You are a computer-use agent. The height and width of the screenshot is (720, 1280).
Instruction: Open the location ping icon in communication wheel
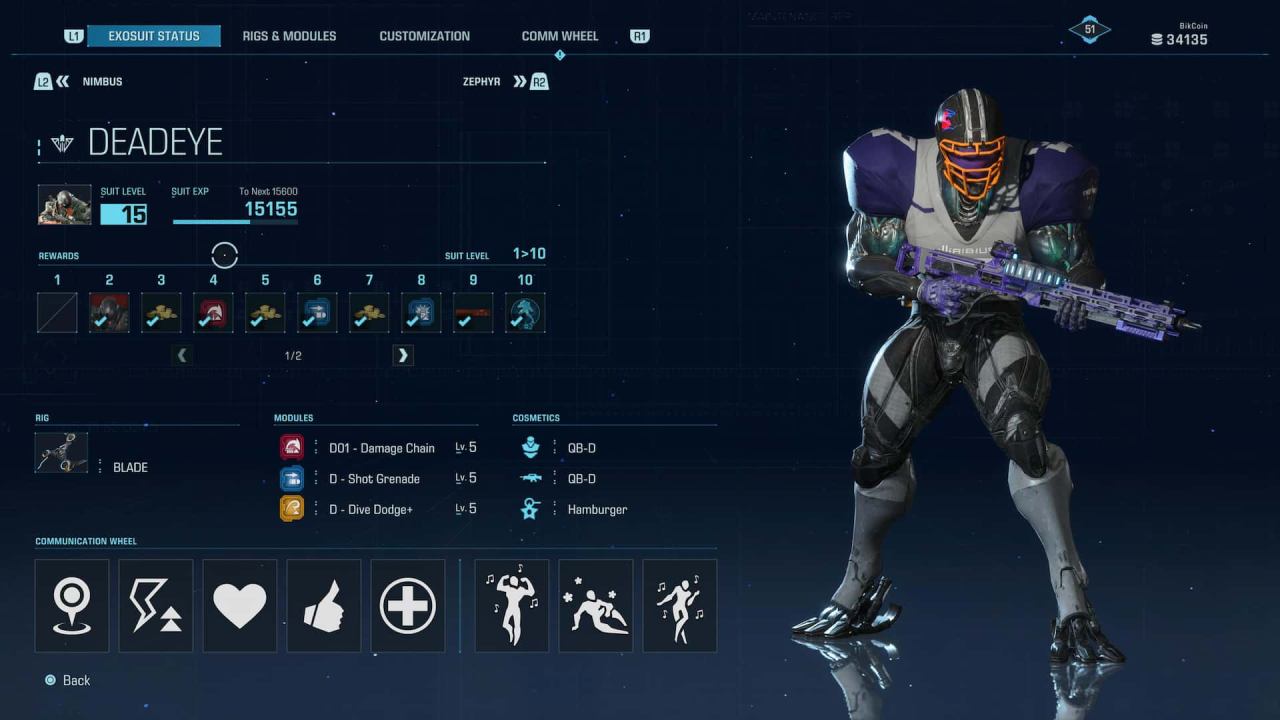[x=71, y=605]
